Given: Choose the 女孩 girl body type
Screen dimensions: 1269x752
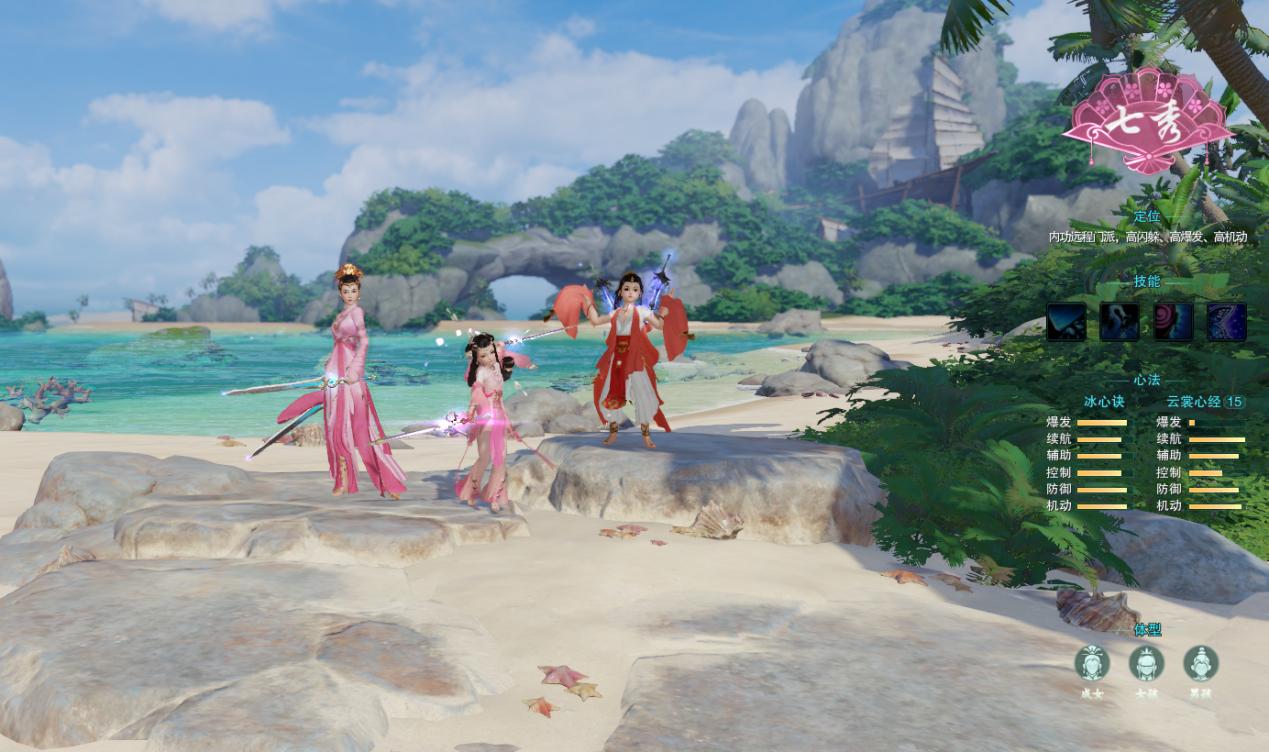Looking at the screenshot, I should coord(1146,663).
